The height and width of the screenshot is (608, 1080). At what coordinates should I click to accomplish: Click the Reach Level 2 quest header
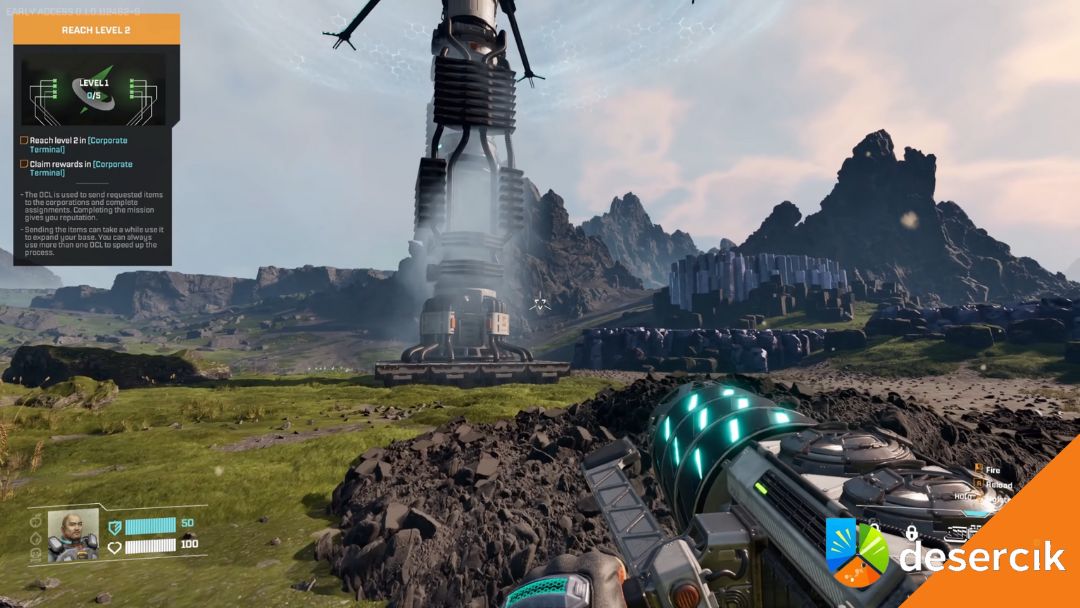tap(96, 30)
